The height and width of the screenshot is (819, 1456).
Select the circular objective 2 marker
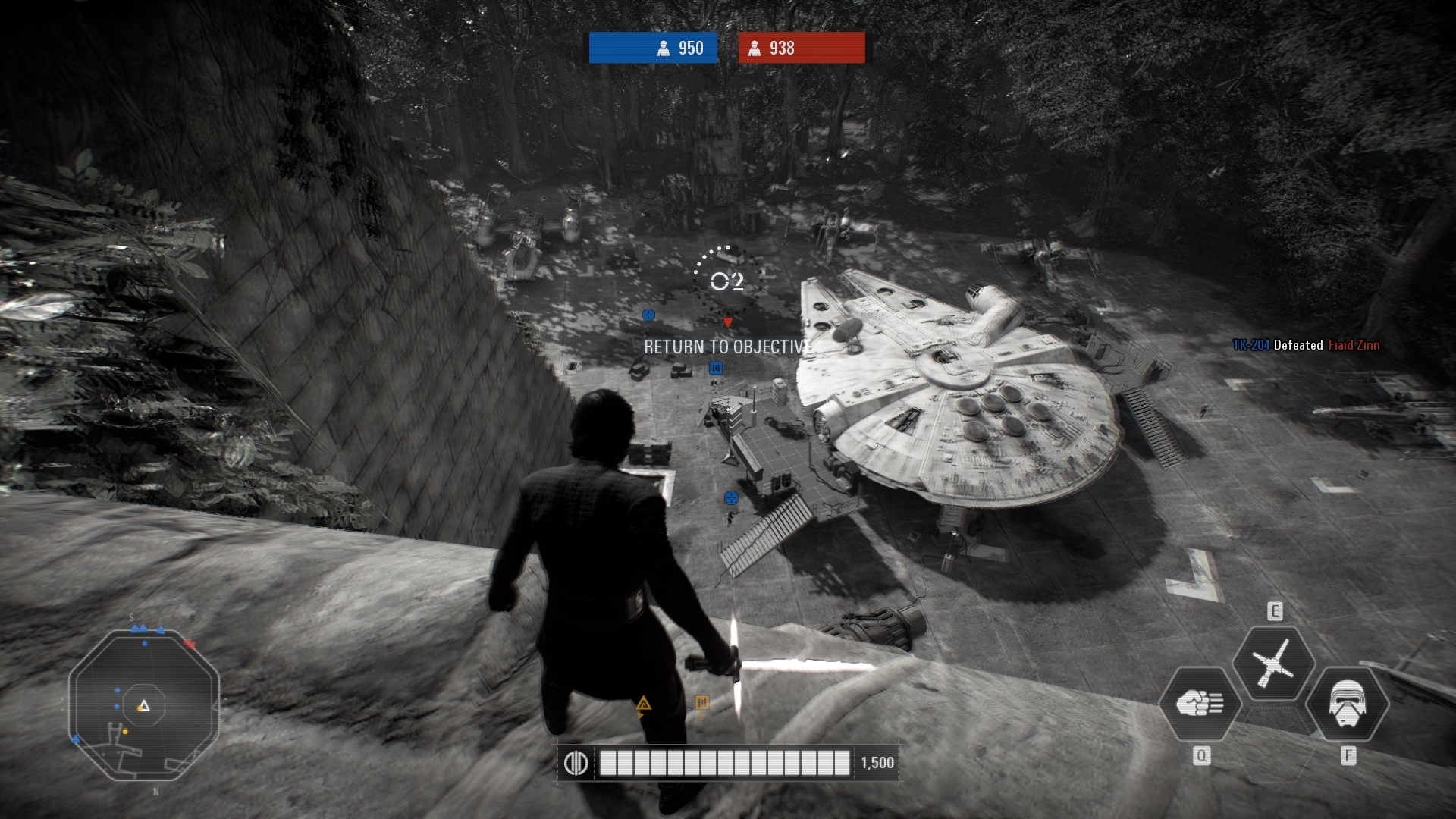point(726,282)
